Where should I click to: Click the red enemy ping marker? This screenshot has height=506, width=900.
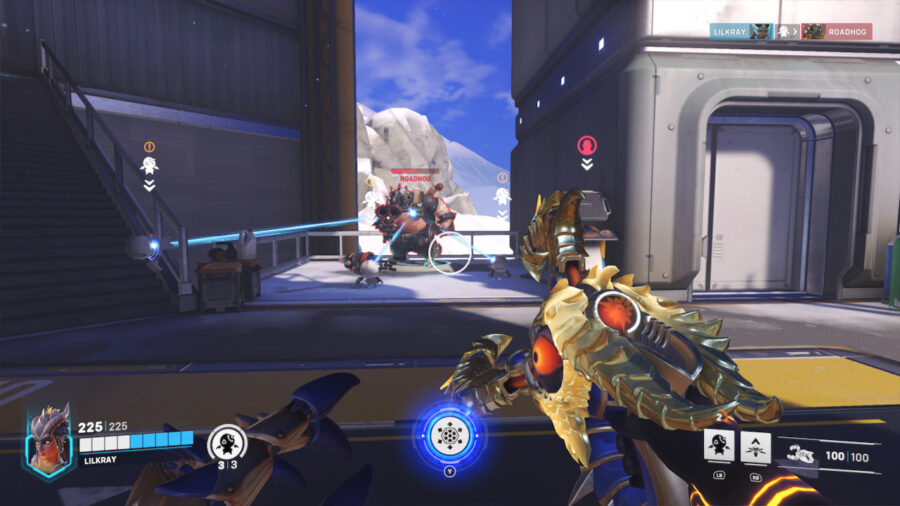587,146
